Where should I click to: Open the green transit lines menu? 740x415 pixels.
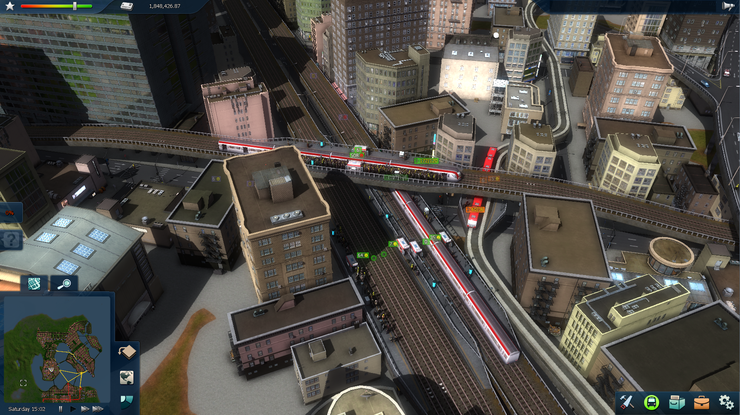651,401
